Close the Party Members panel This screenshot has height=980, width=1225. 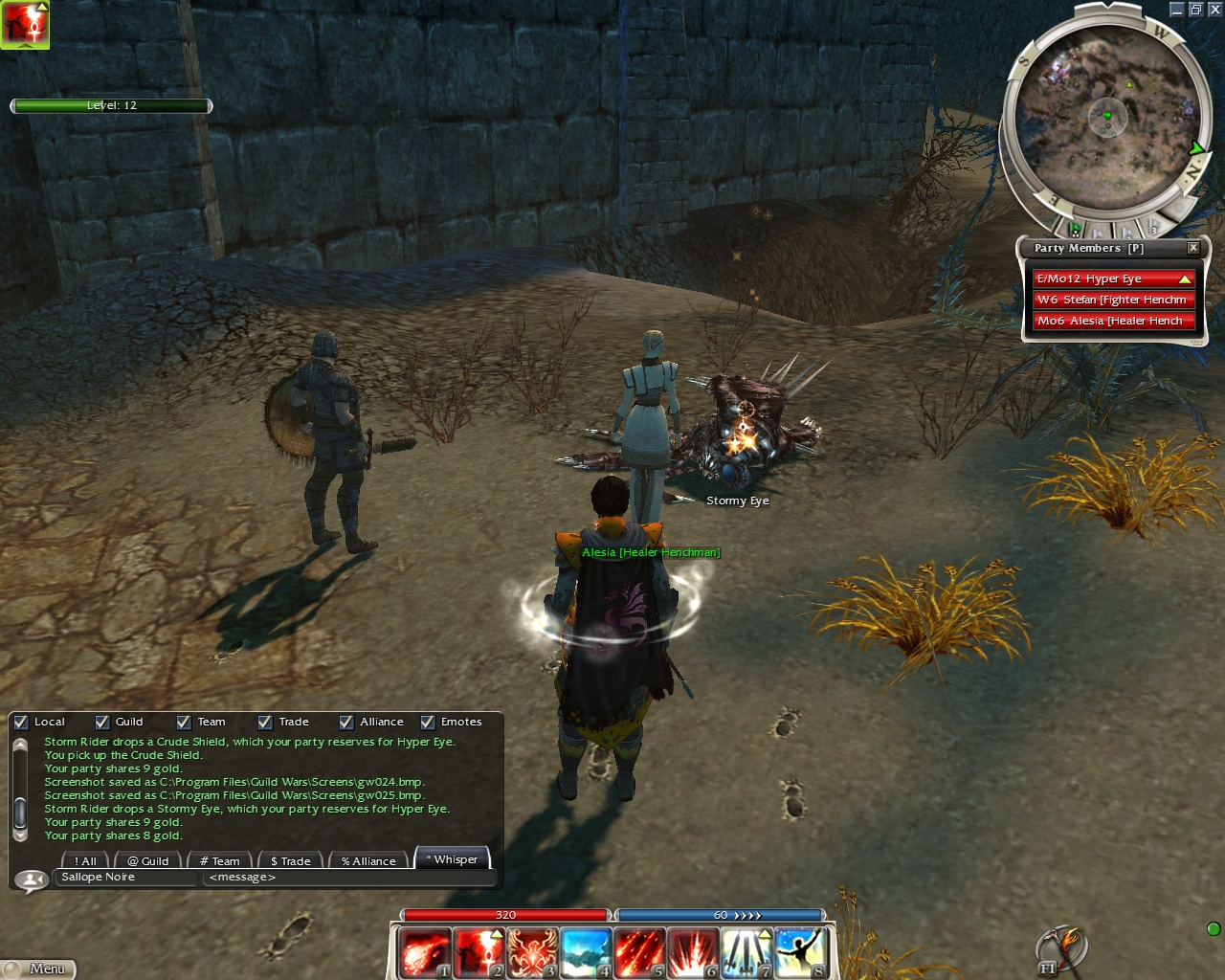(1193, 248)
